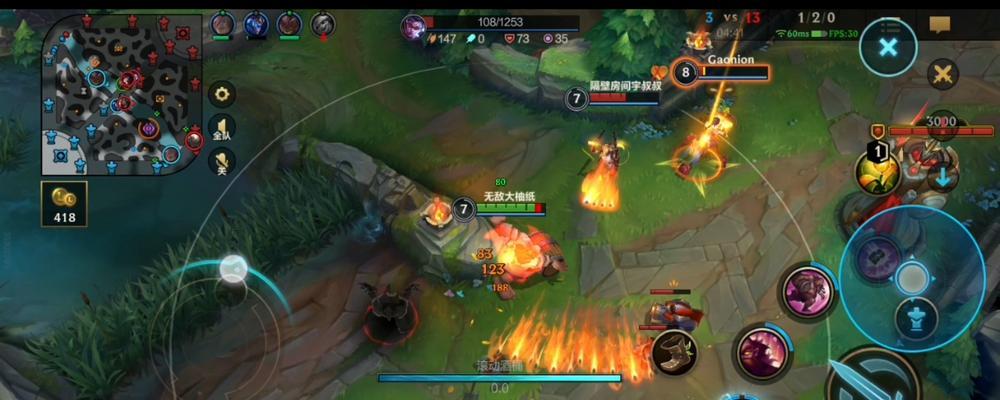
Task: Cancel the skill cast with the X button
Action: pyautogui.click(x=888, y=47)
